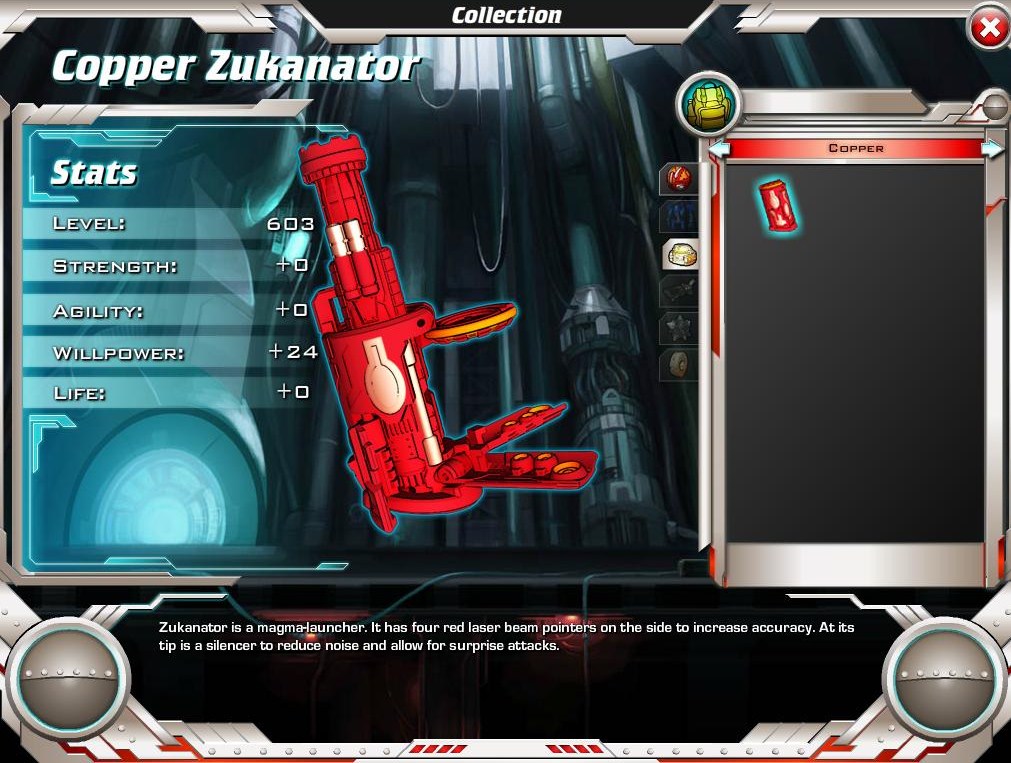Screen dimensions: 1011x763
Task: Switch to the blue dark creature tab
Action: point(680,217)
